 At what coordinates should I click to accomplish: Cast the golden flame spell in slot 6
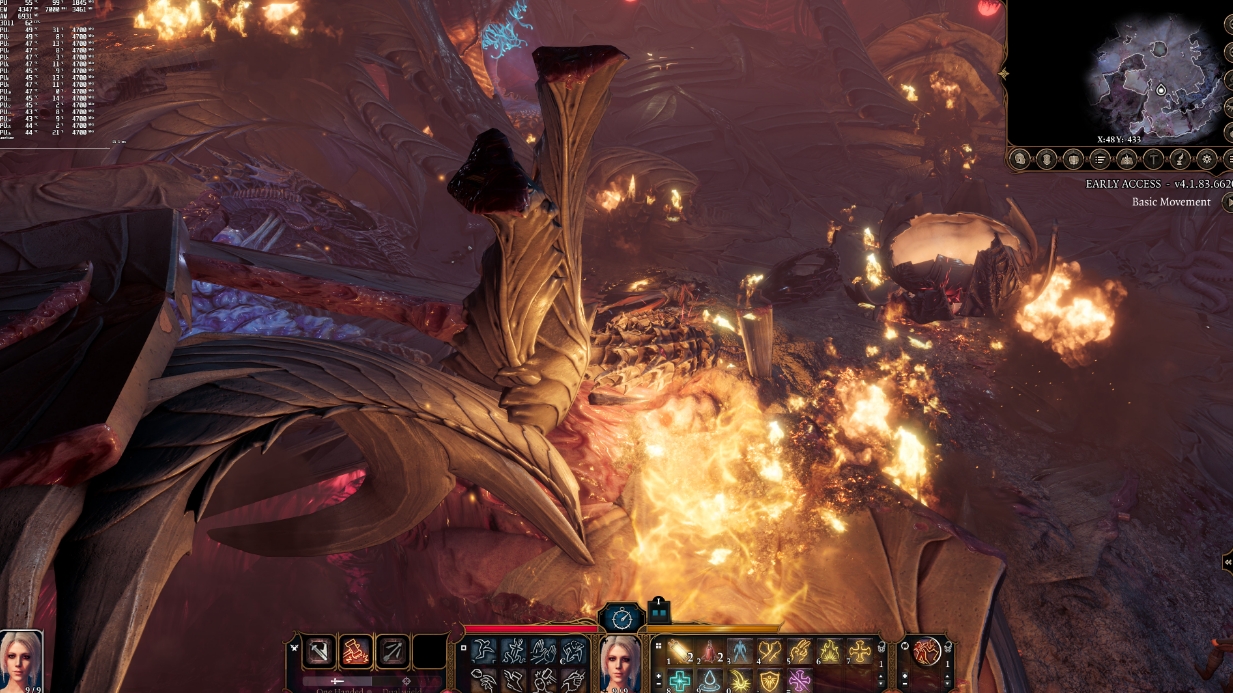[x=830, y=652]
